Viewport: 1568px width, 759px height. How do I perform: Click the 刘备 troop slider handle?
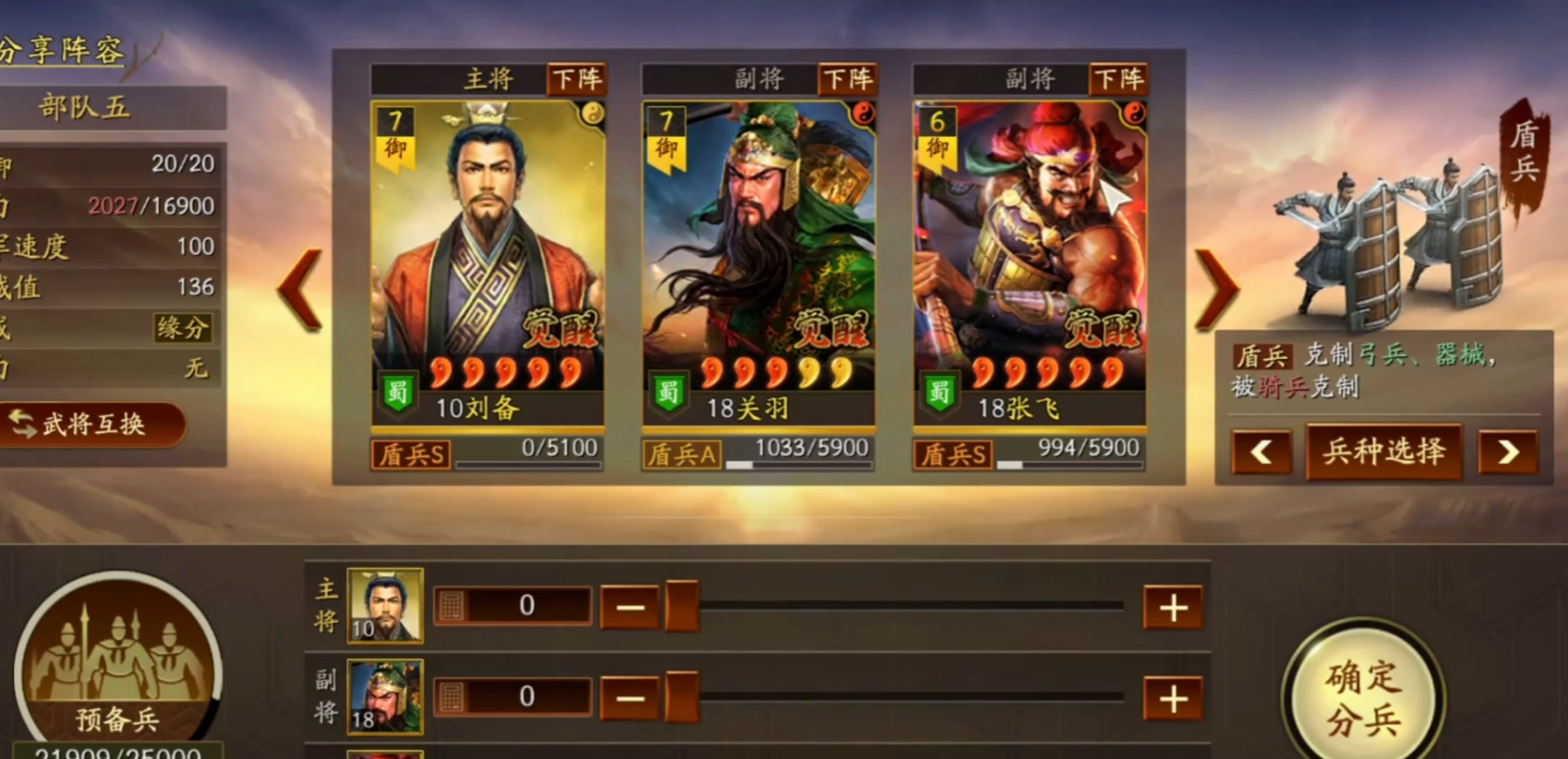pos(681,607)
